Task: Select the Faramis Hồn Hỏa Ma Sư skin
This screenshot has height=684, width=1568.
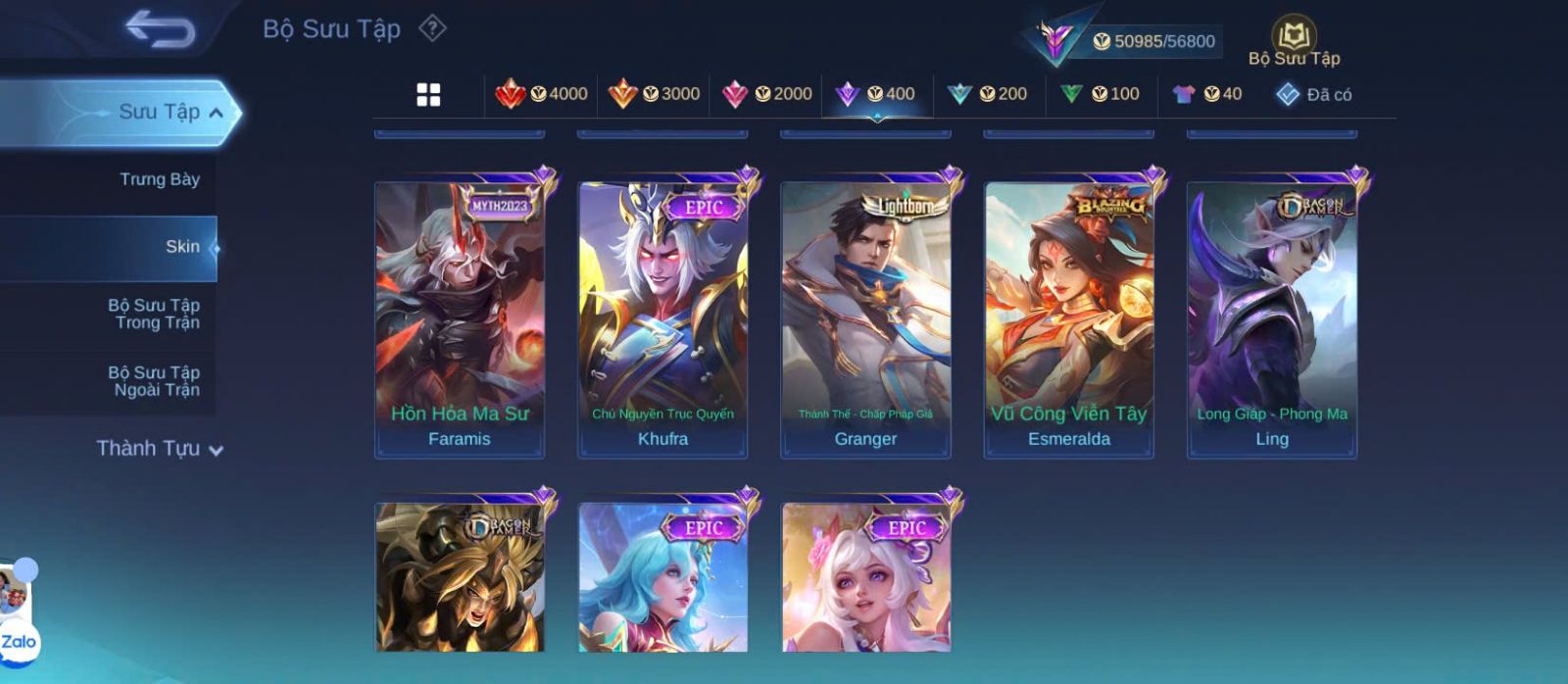Action: pos(460,318)
